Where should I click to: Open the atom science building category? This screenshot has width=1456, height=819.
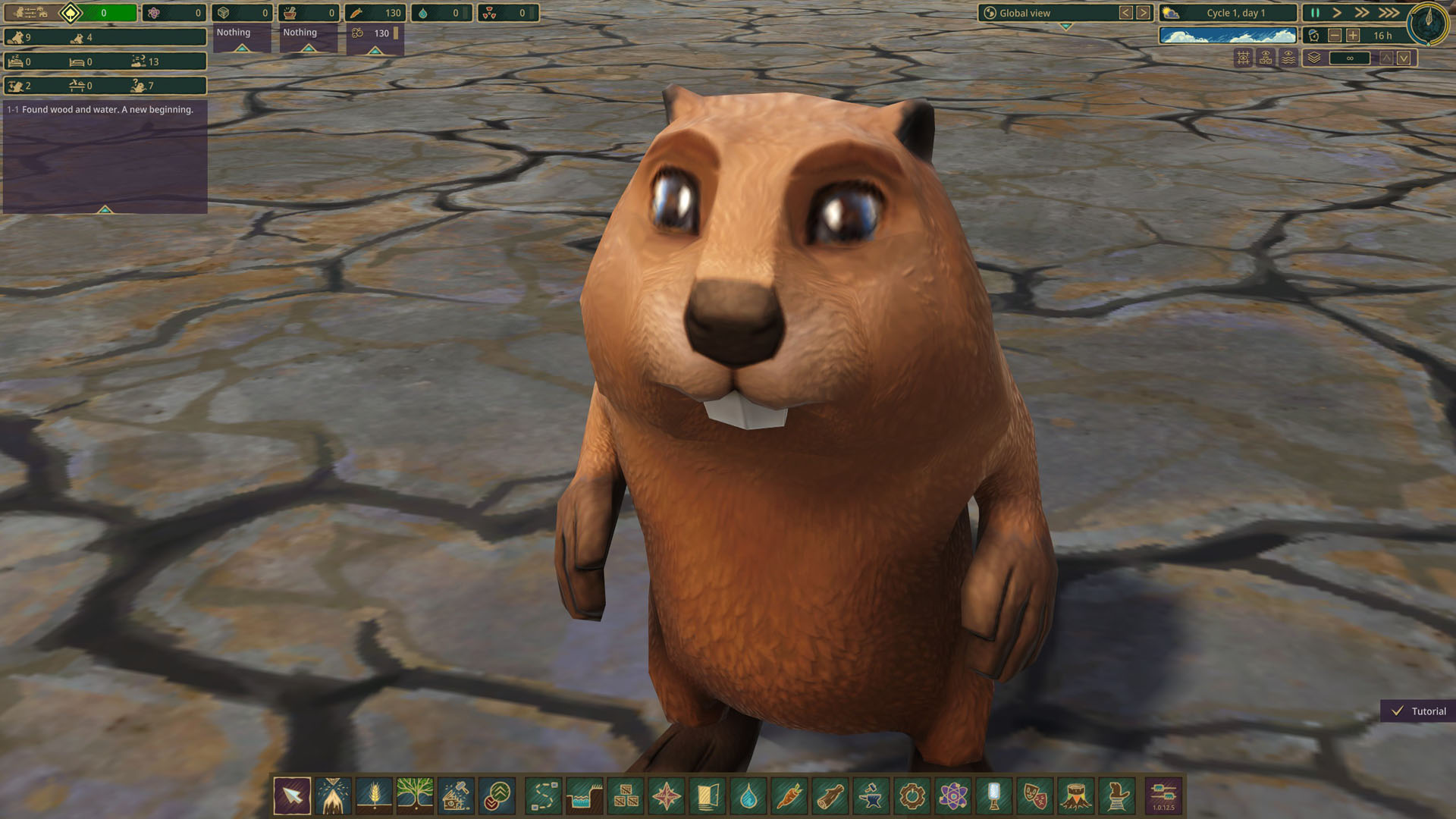(952, 796)
